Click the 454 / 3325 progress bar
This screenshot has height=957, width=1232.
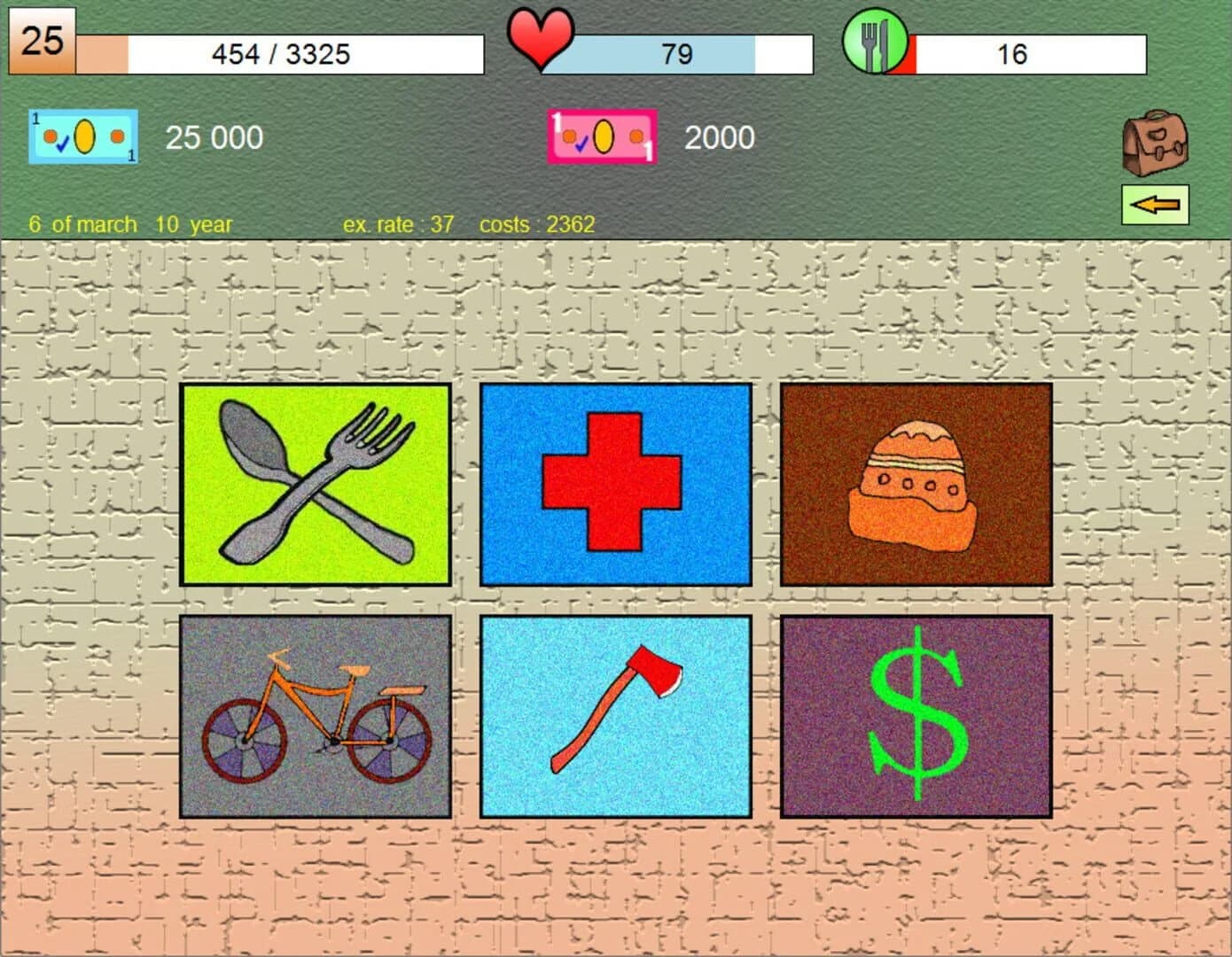(282, 54)
